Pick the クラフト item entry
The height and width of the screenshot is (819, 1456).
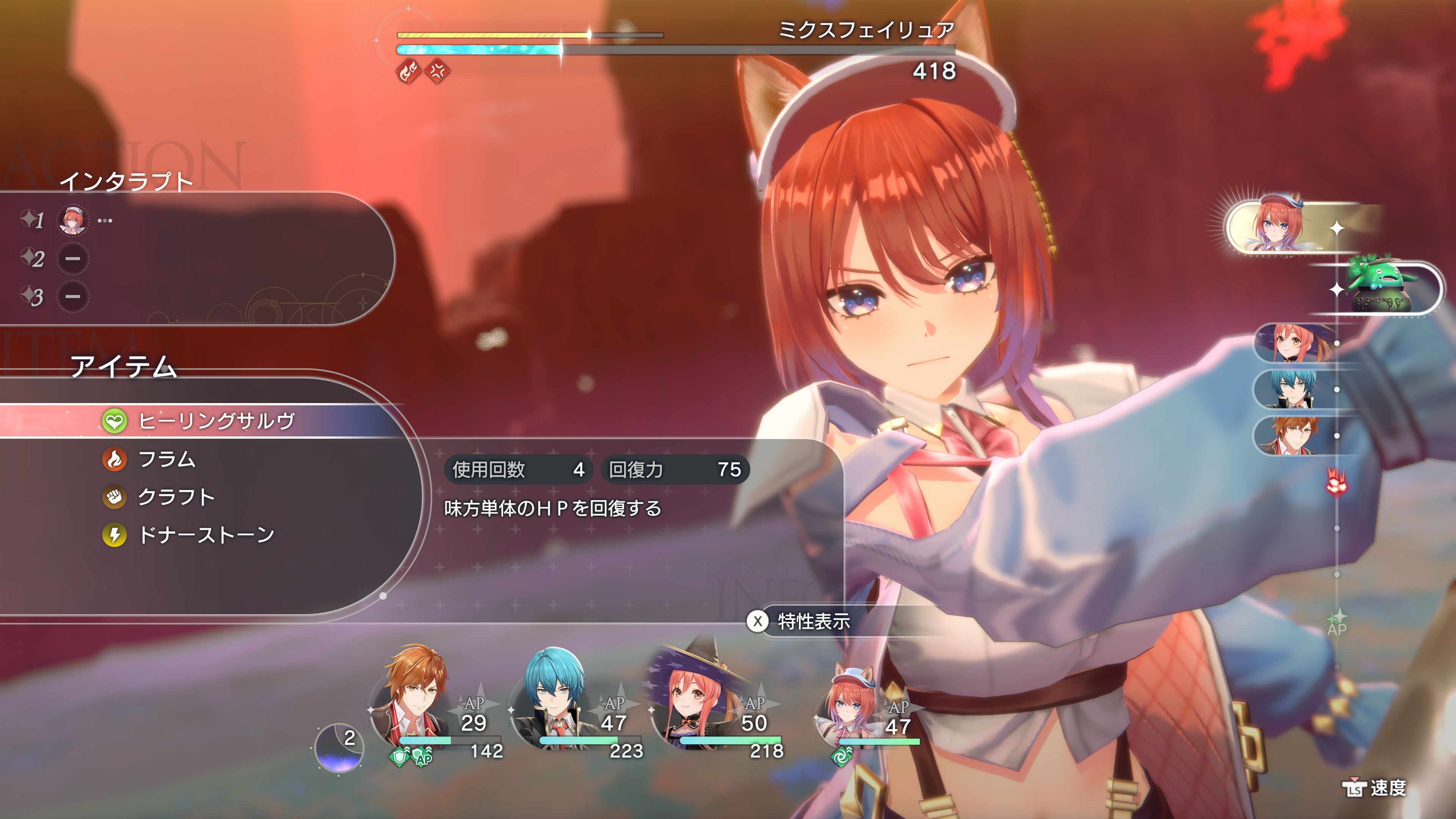click(176, 497)
